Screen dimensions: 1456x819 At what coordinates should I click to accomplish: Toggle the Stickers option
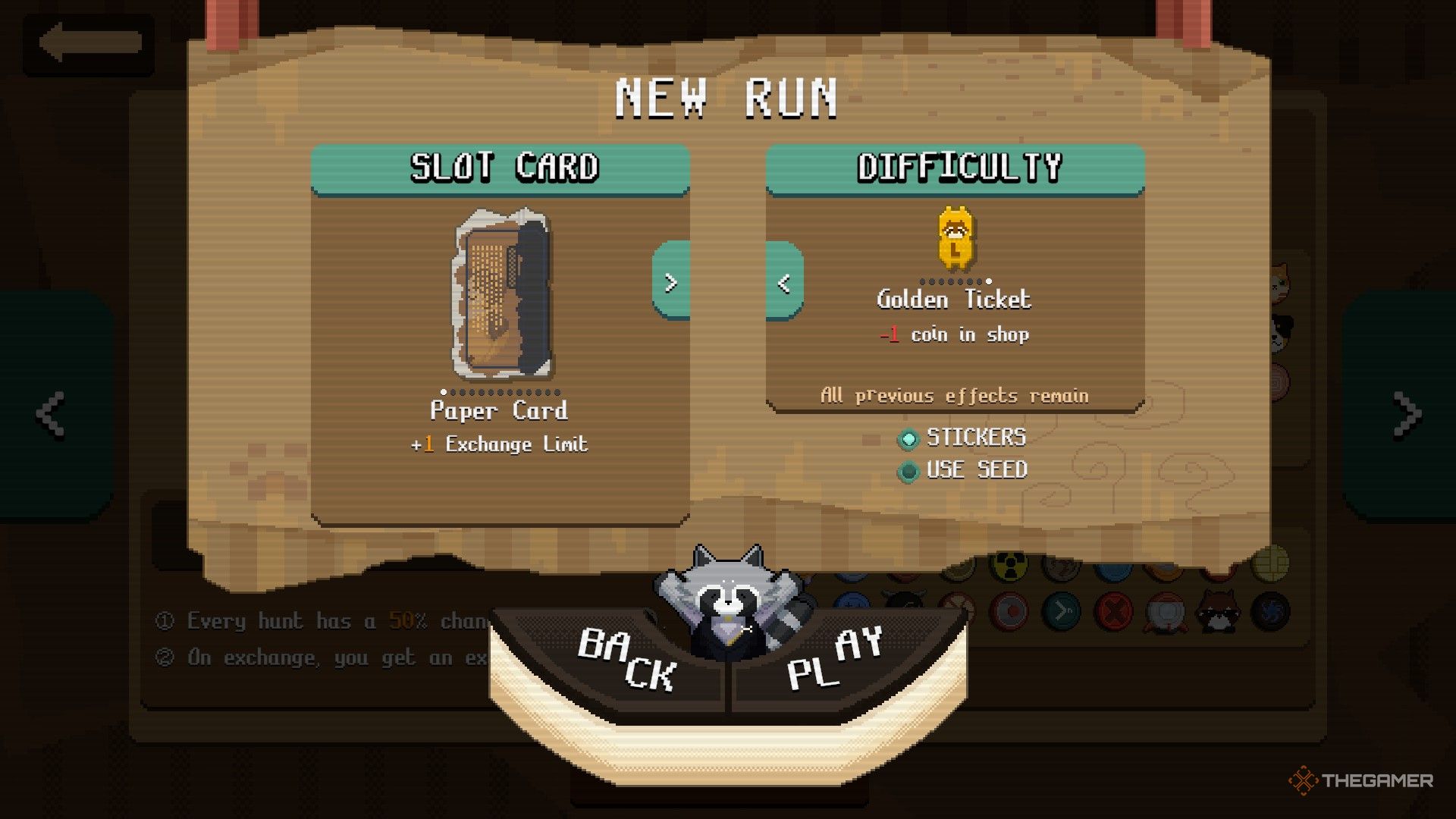click(908, 438)
